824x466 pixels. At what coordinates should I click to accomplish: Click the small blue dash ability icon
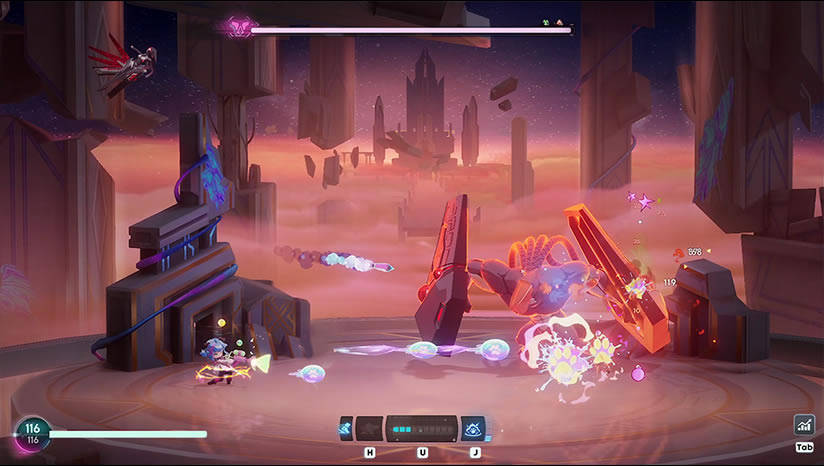(346, 428)
